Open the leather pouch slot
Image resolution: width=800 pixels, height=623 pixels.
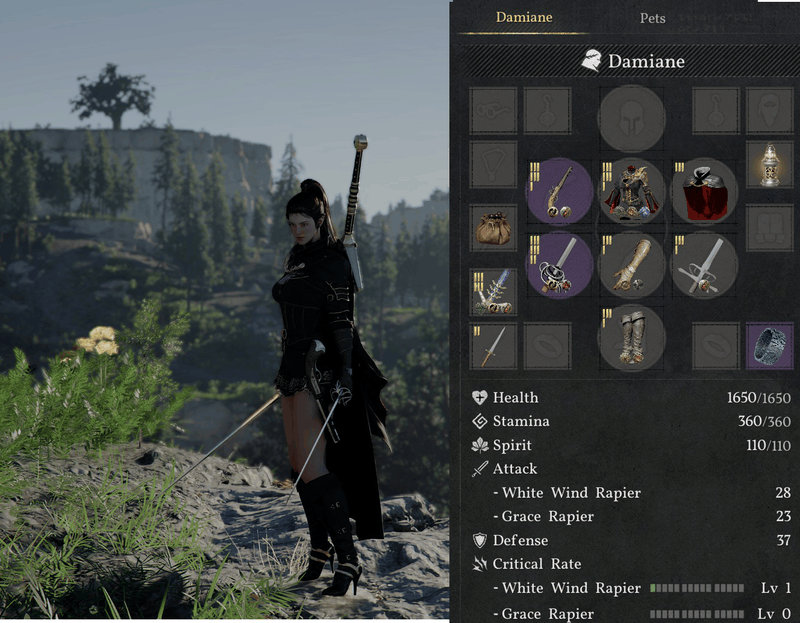pos(494,228)
